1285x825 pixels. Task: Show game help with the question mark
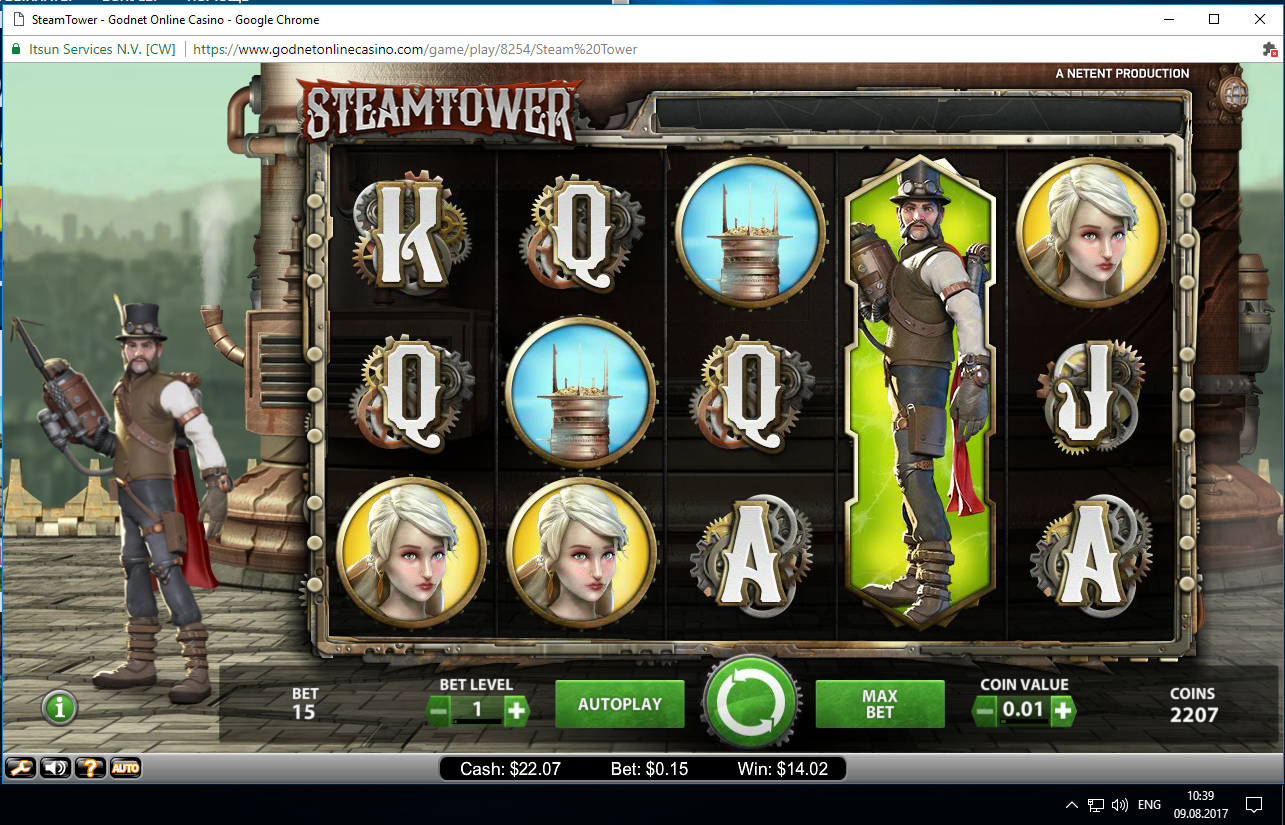[90, 768]
